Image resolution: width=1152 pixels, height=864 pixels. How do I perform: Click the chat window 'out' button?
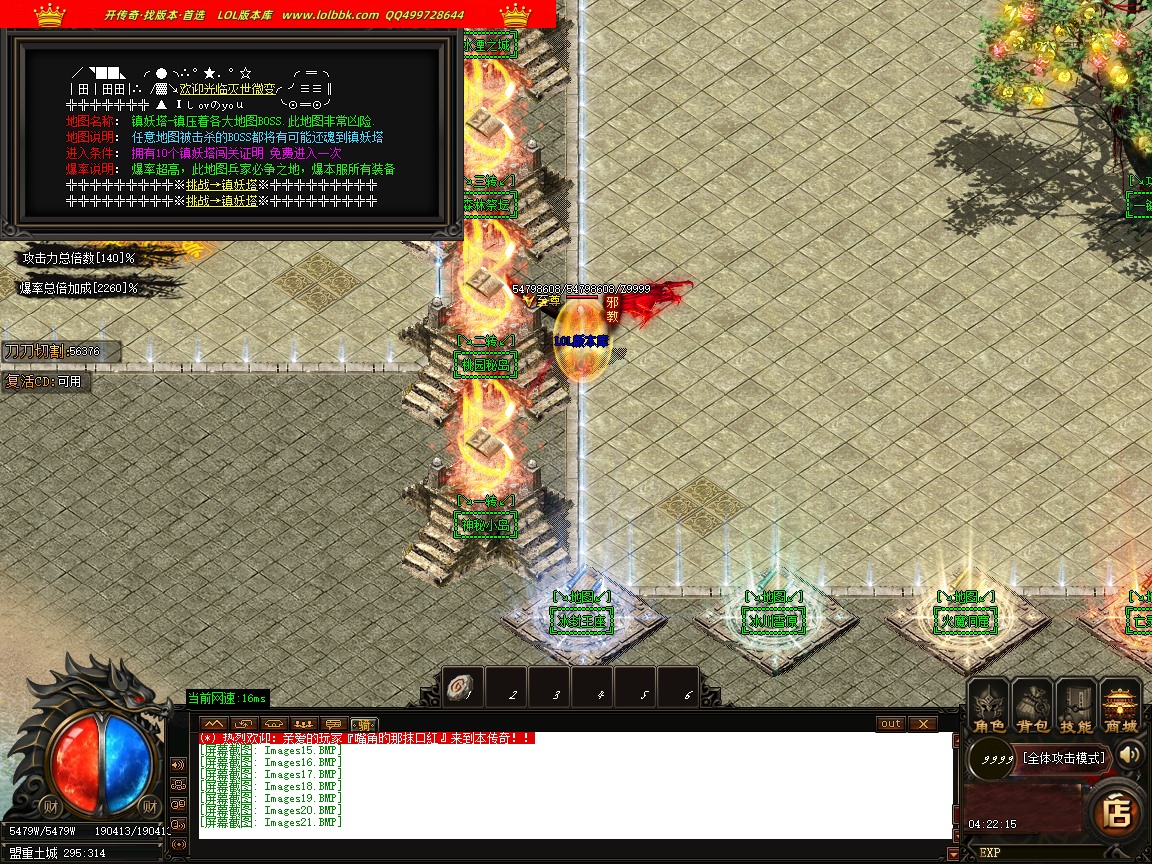click(890, 723)
